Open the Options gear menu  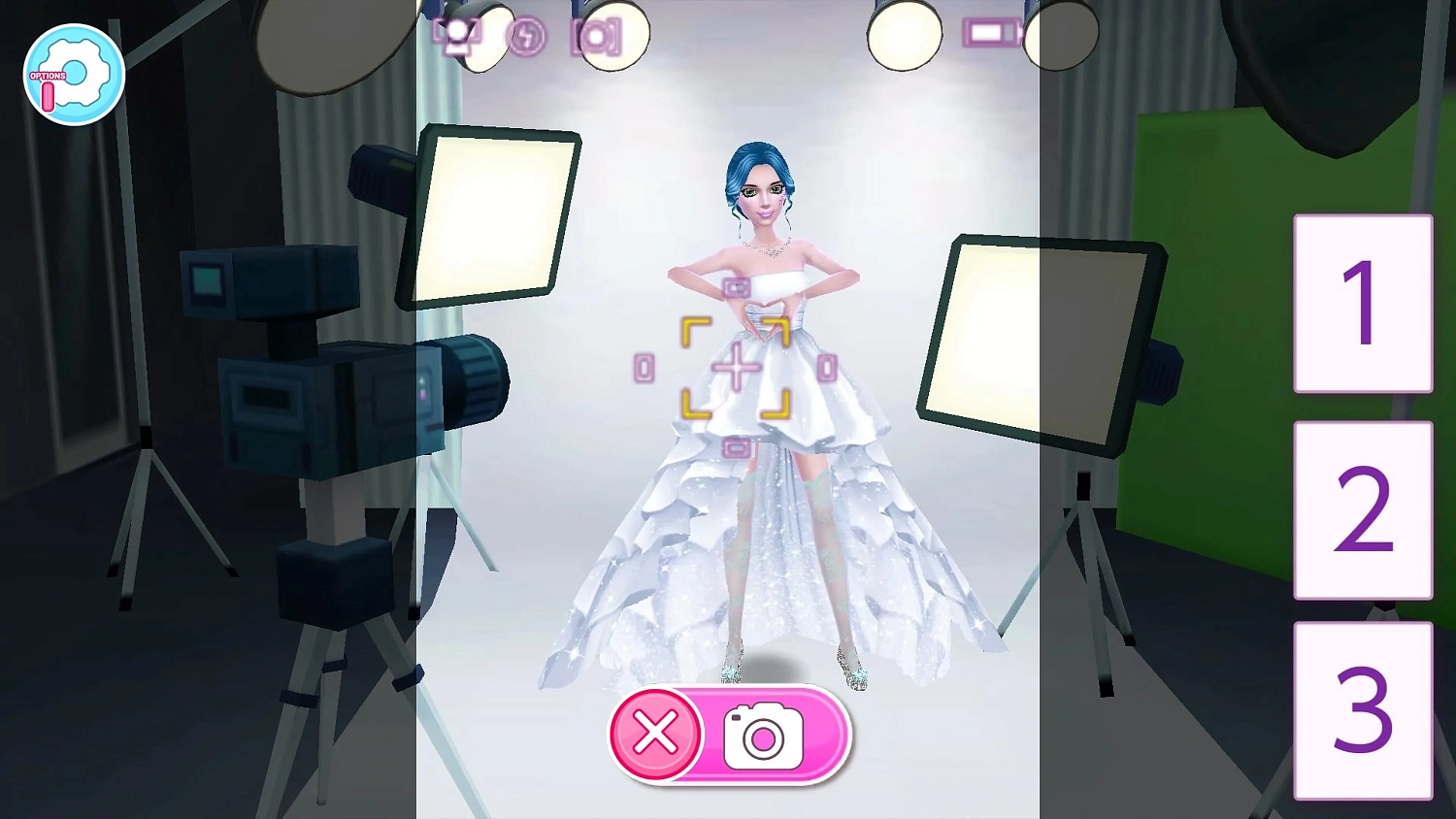[x=73, y=75]
